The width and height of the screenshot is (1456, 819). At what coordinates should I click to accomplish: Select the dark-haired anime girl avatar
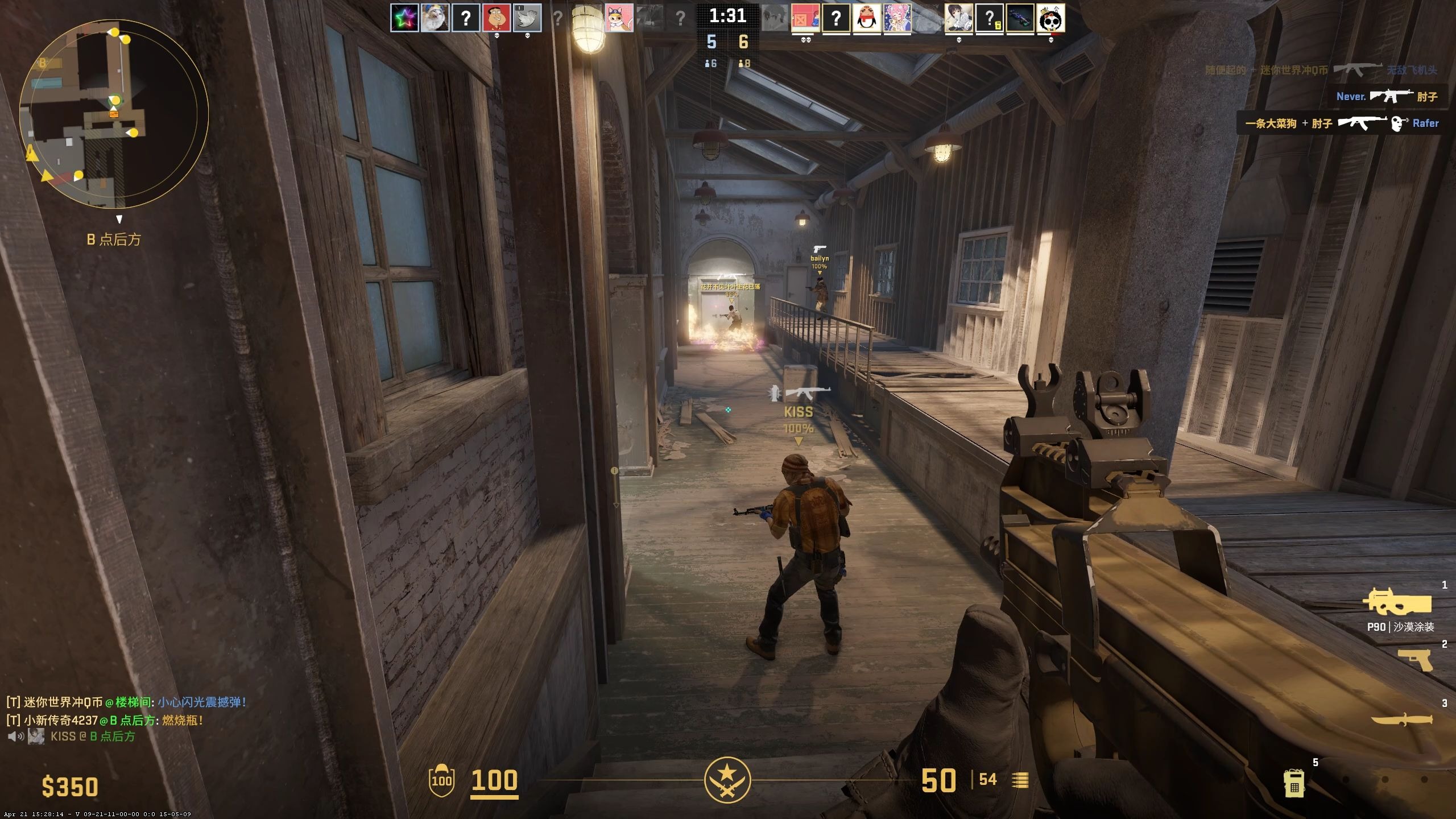(x=958, y=19)
